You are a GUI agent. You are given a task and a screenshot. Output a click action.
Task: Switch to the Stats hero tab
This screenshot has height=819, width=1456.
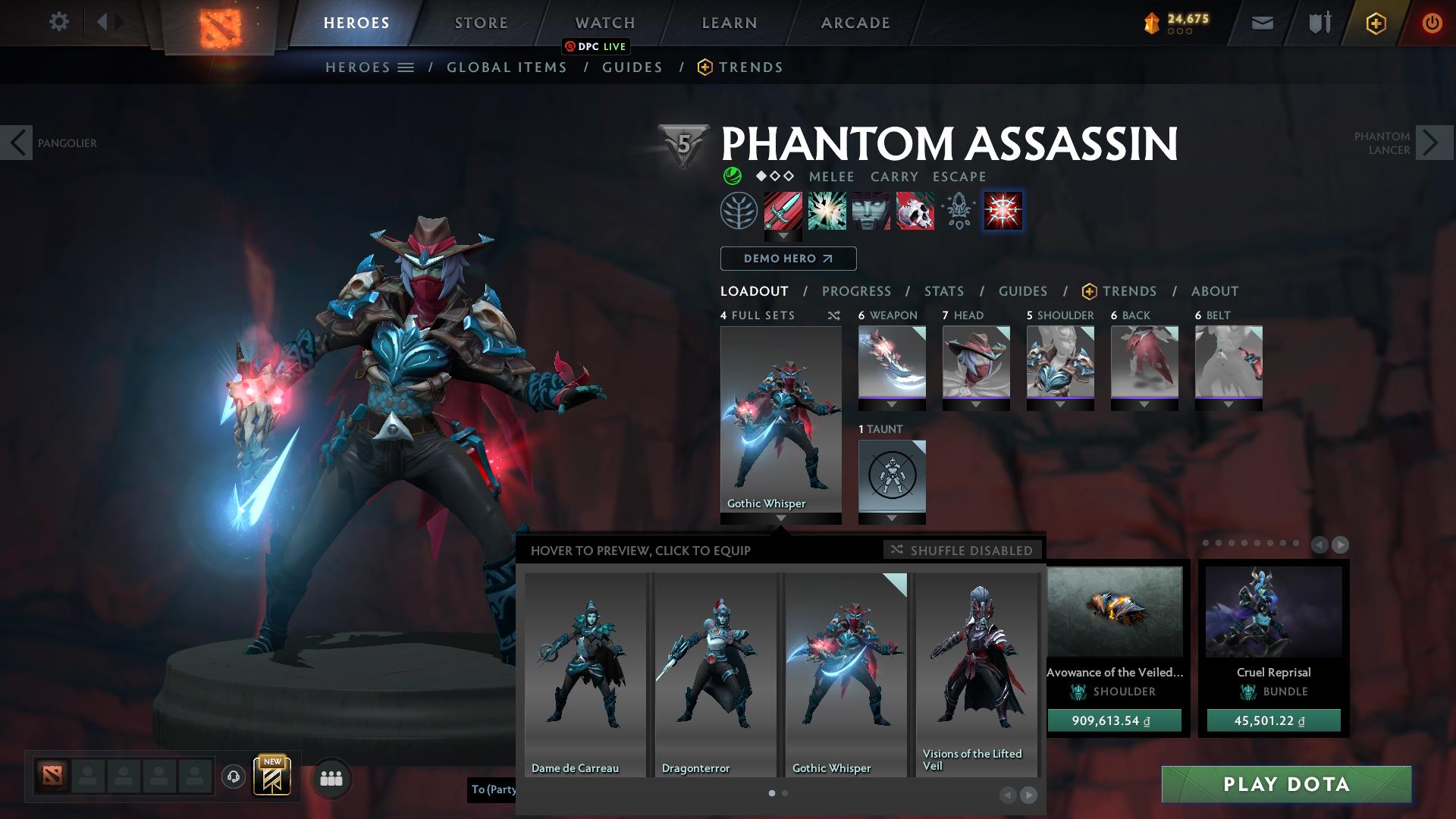coord(944,291)
